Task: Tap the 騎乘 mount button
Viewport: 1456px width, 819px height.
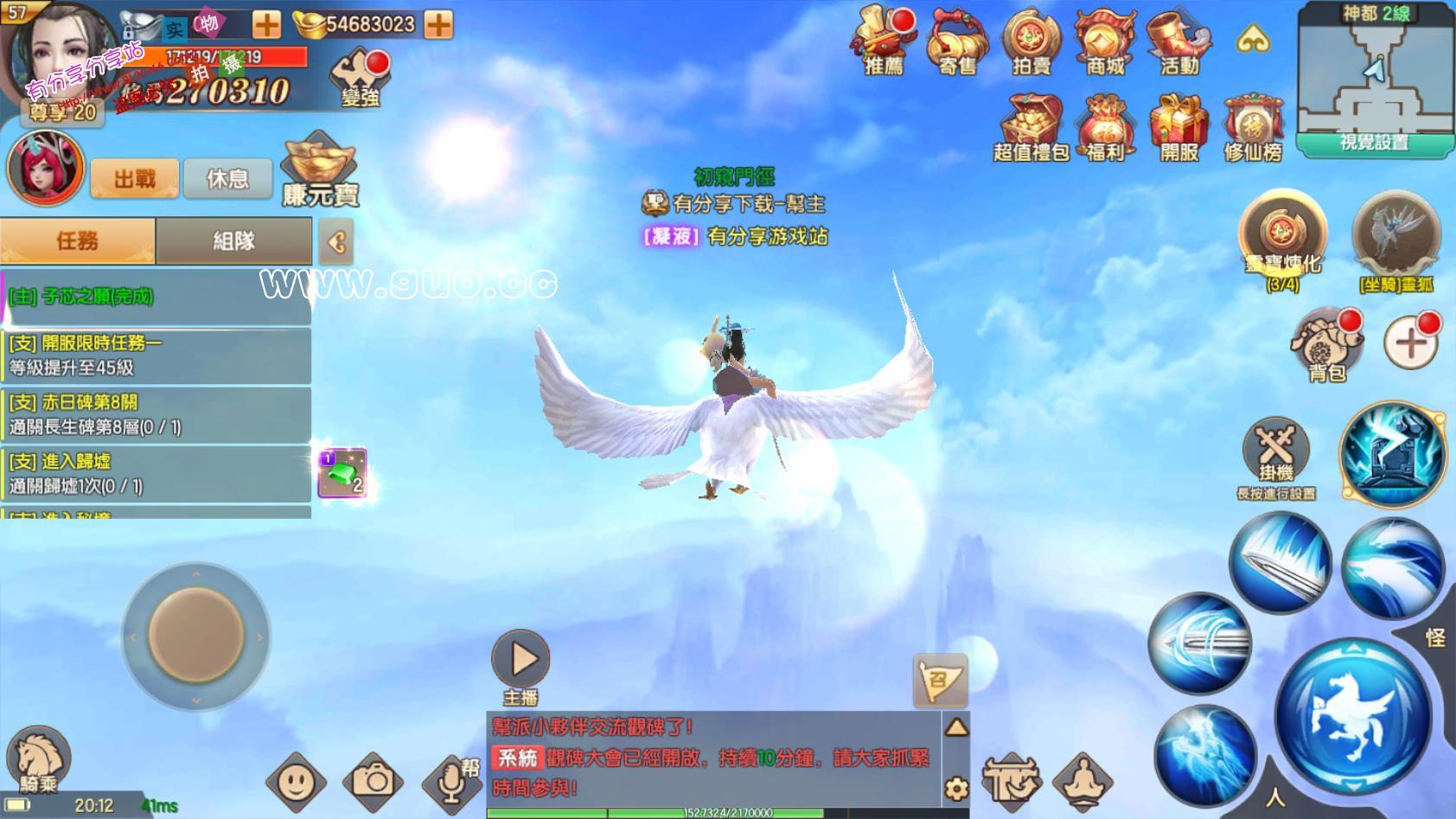Action: click(x=38, y=759)
